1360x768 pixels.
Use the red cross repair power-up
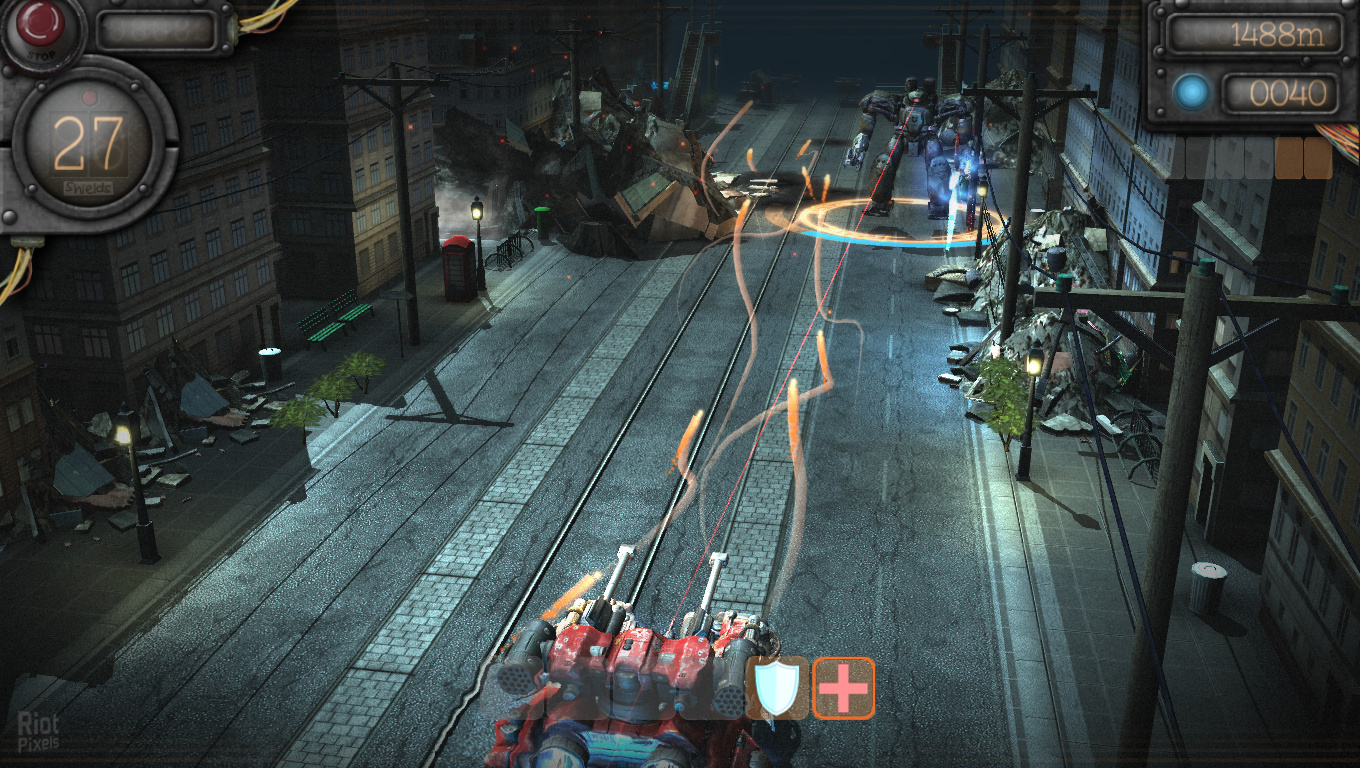point(843,688)
